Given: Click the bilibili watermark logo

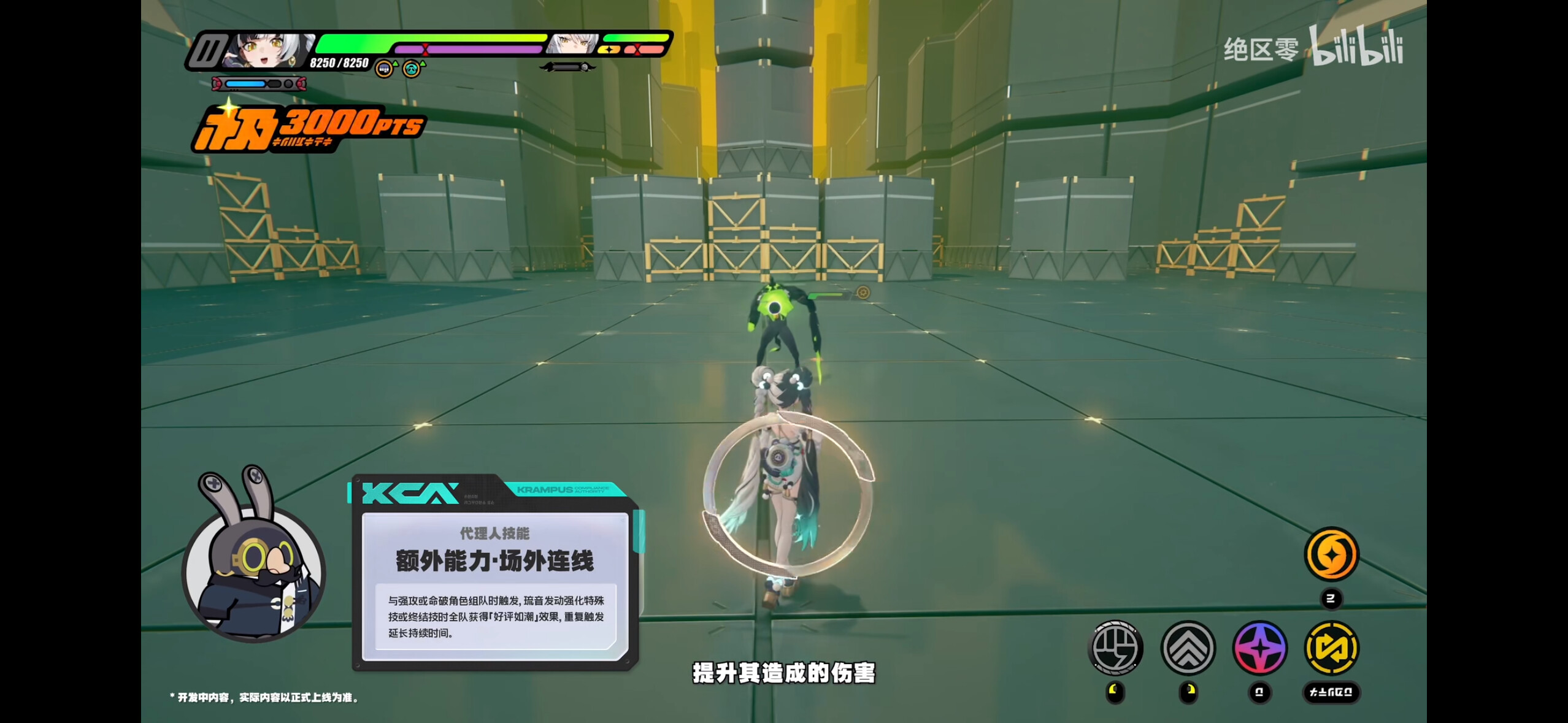Looking at the screenshot, I should [1356, 46].
